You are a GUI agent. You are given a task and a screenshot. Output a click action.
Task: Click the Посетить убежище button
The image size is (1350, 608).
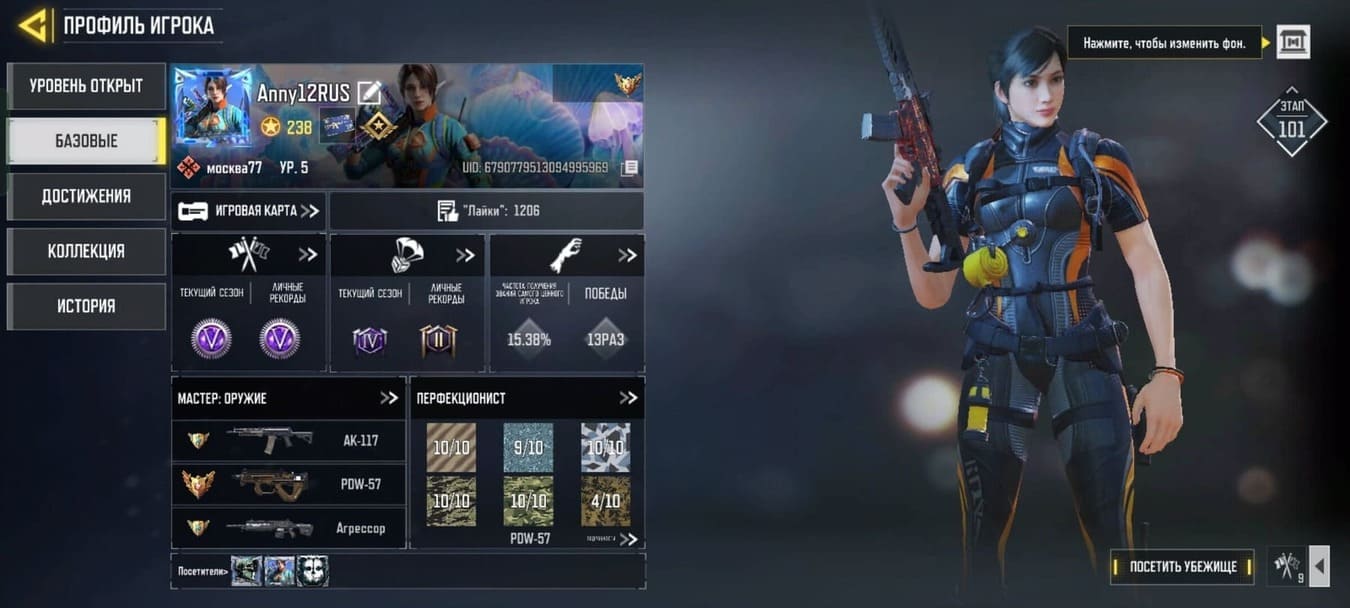pyautogui.click(x=1183, y=566)
